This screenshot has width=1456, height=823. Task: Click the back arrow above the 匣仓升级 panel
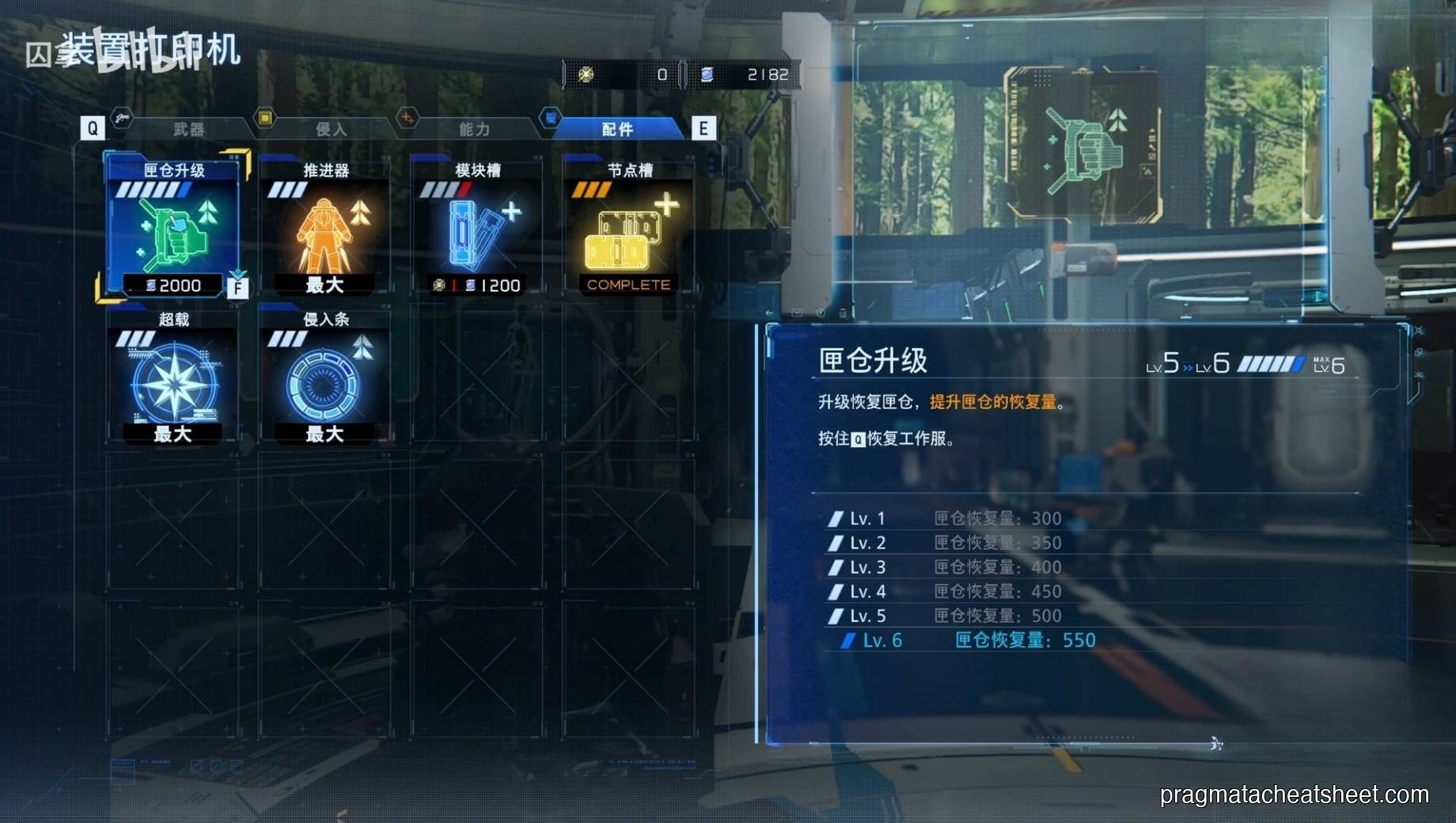(x=770, y=313)
